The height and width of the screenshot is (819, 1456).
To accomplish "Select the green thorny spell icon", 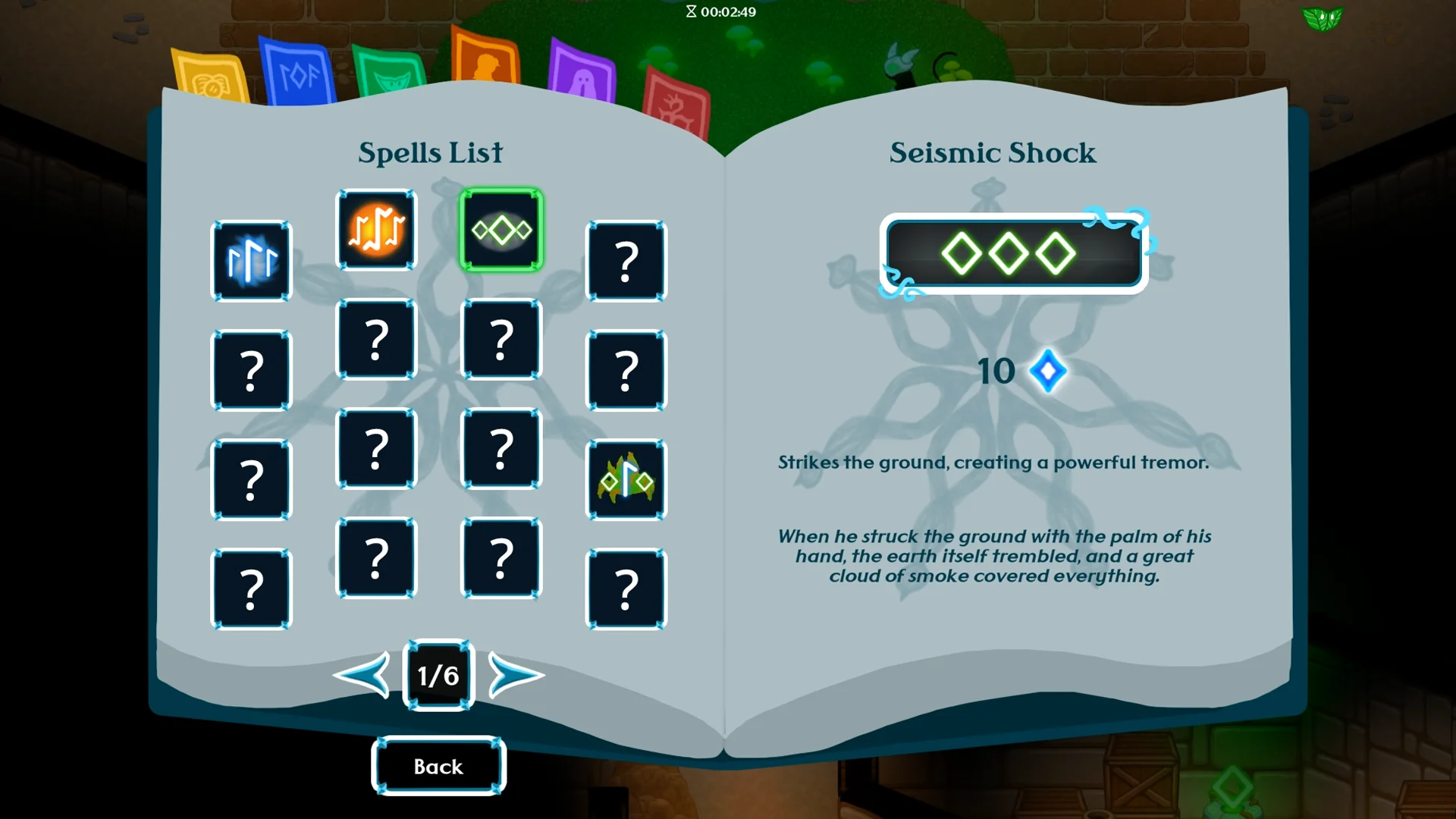I will (x=626, y=480).
